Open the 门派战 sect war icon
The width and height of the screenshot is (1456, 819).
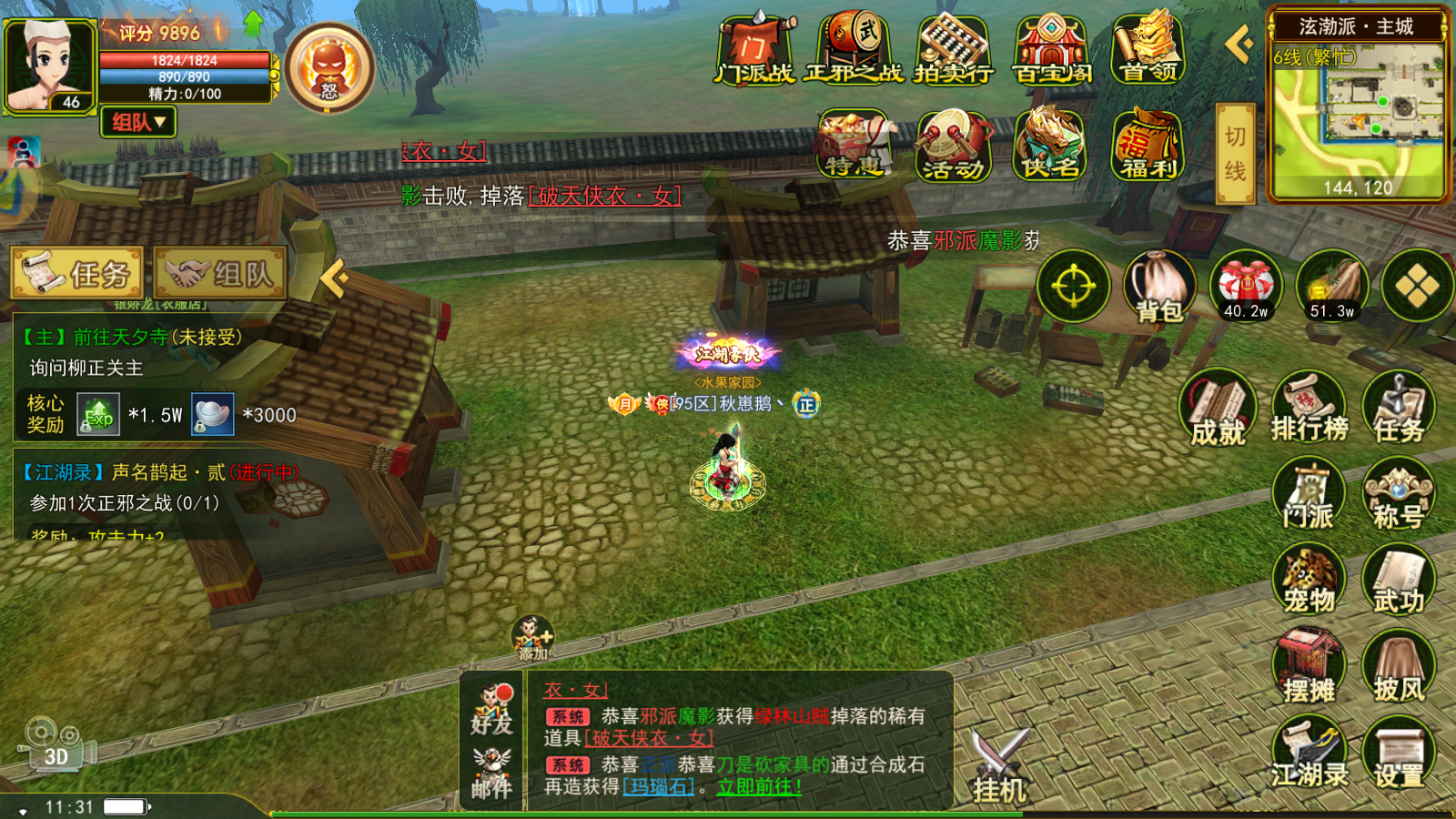(754, 51)
